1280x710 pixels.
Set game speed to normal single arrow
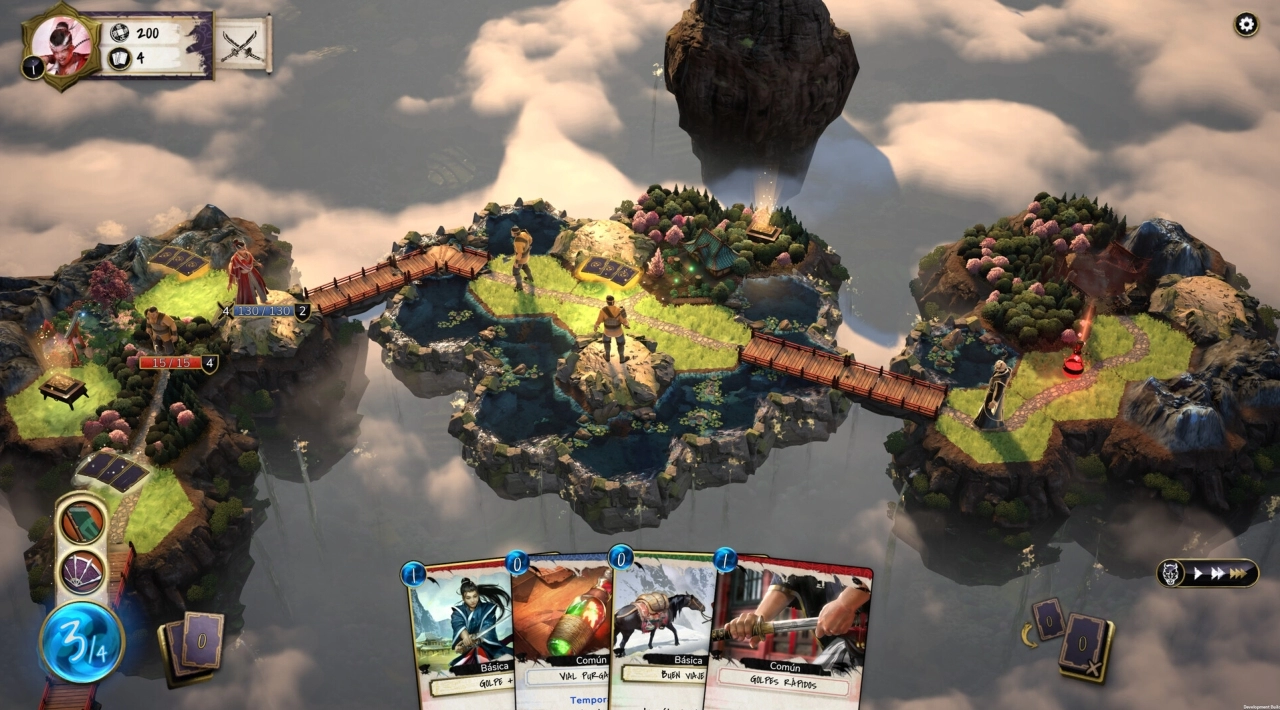coord(1196,574)
